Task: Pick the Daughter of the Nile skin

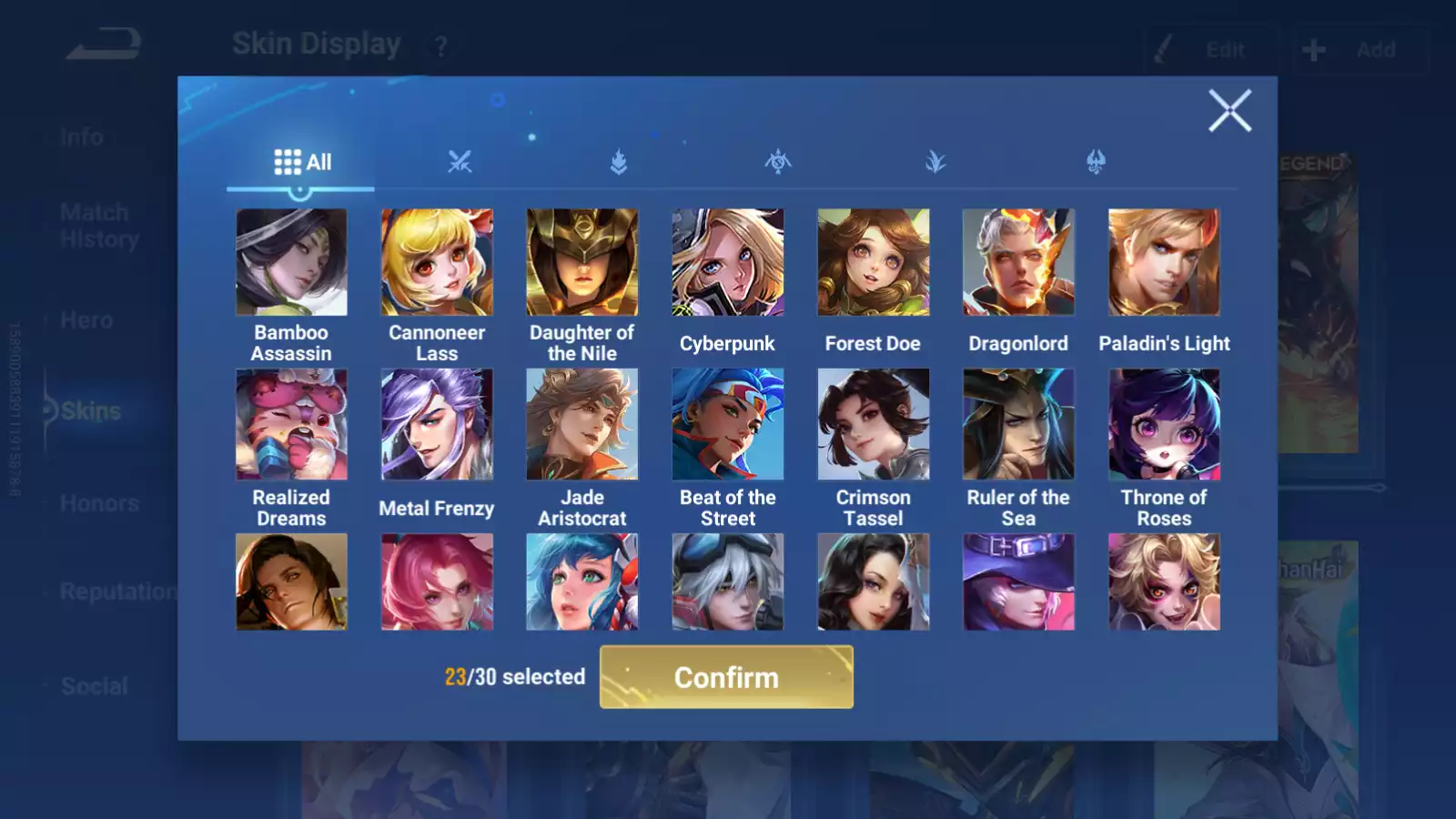Action: pos(582,262)
